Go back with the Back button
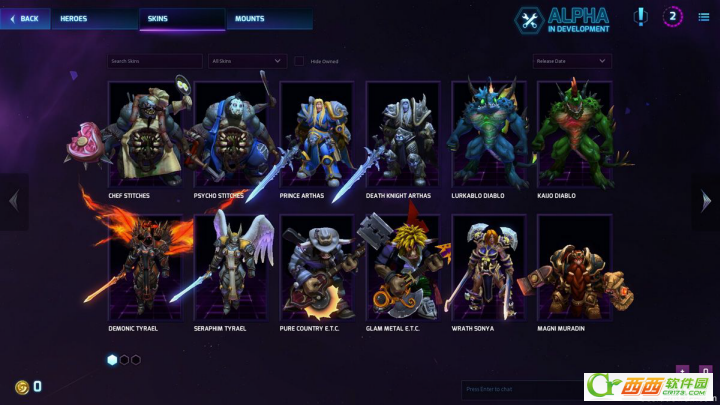 25,18
